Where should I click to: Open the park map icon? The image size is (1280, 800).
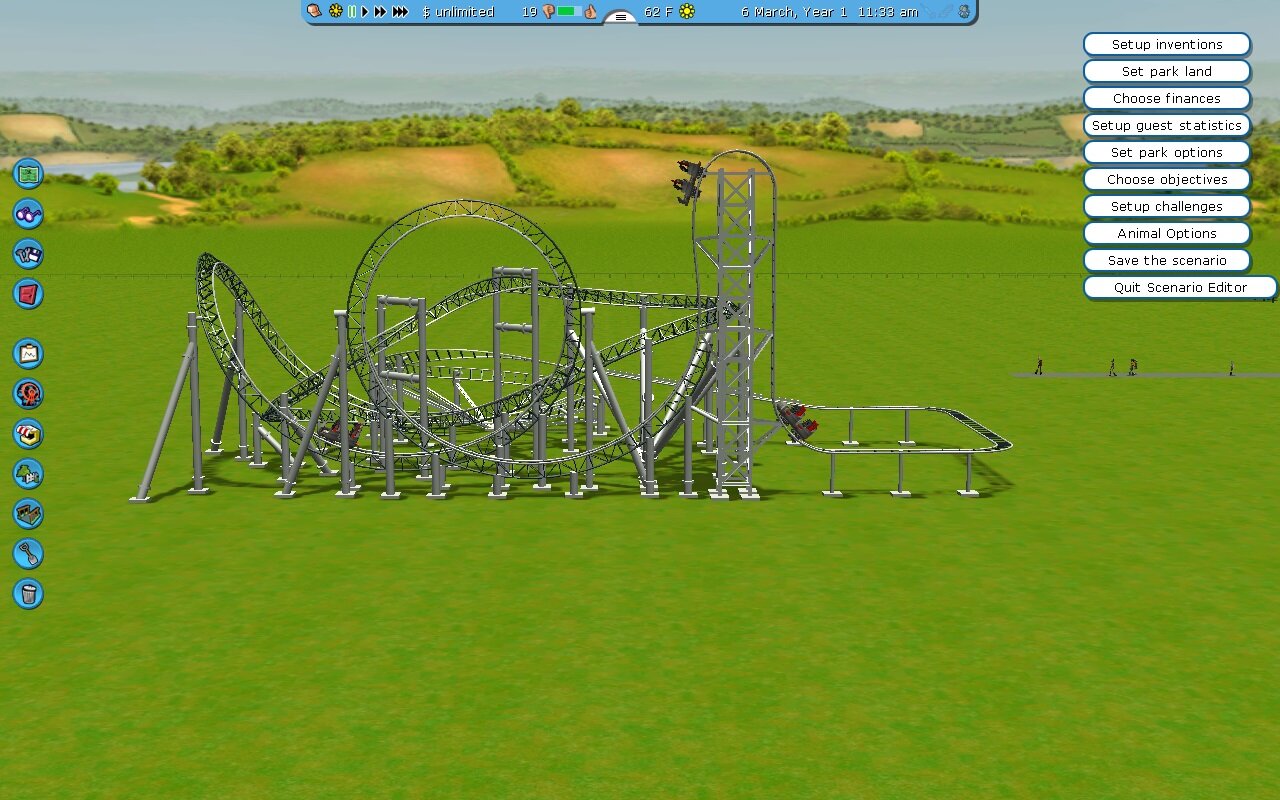28,173
